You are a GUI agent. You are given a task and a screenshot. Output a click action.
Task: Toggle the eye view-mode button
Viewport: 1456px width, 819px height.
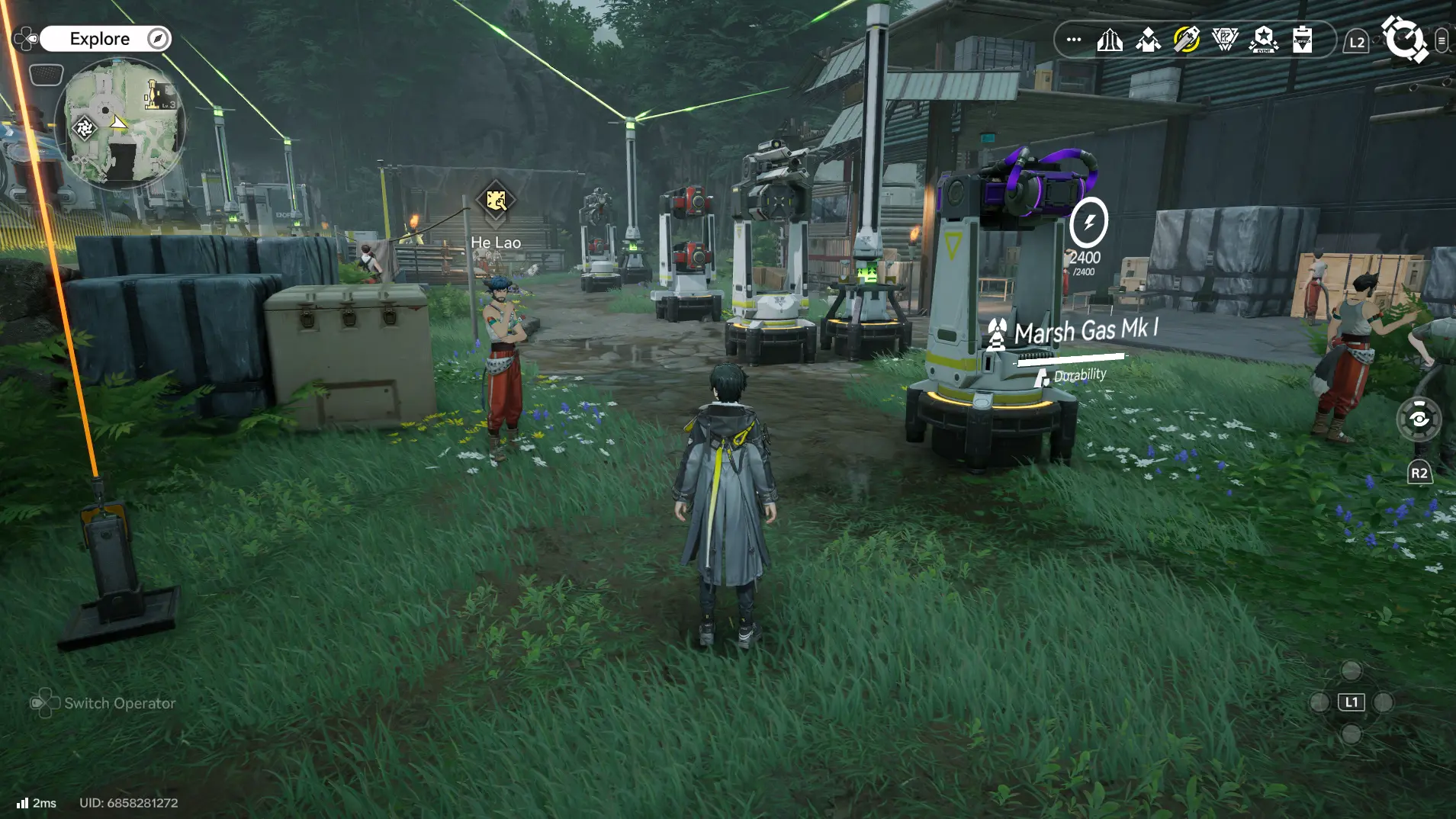[x=1419, y=419]
